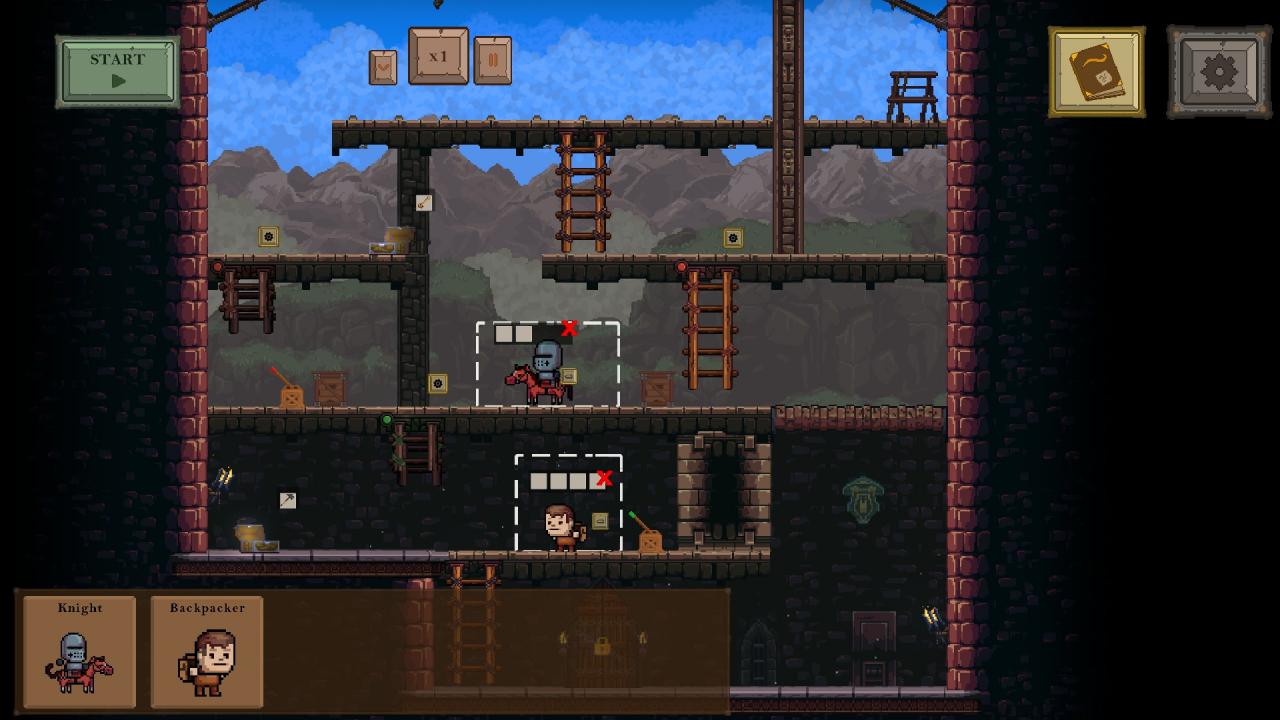Remove the placed knight with red X
Image resolution: width=1280 pixels, height=720 pixels.
pyautogui.click(x=570, y=328)
